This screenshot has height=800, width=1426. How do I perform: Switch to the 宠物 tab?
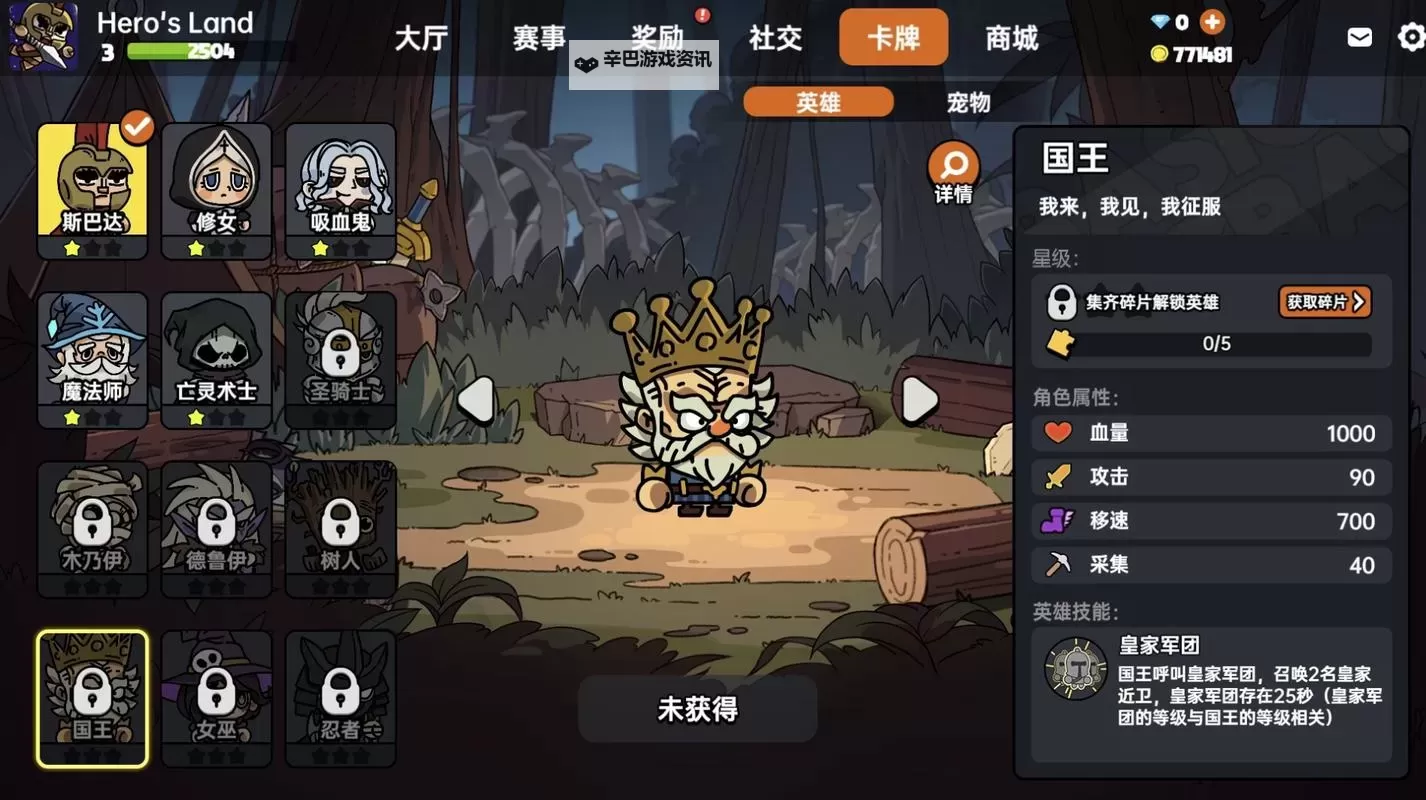click(965, 102)
